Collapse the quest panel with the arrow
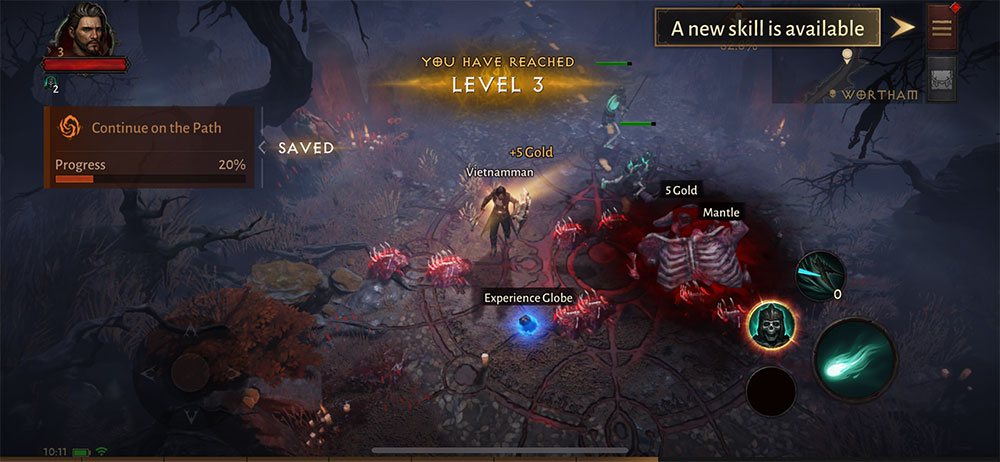Image resolution: width=1000 pixels, height=462 pixels. click(x=262, y=147)
